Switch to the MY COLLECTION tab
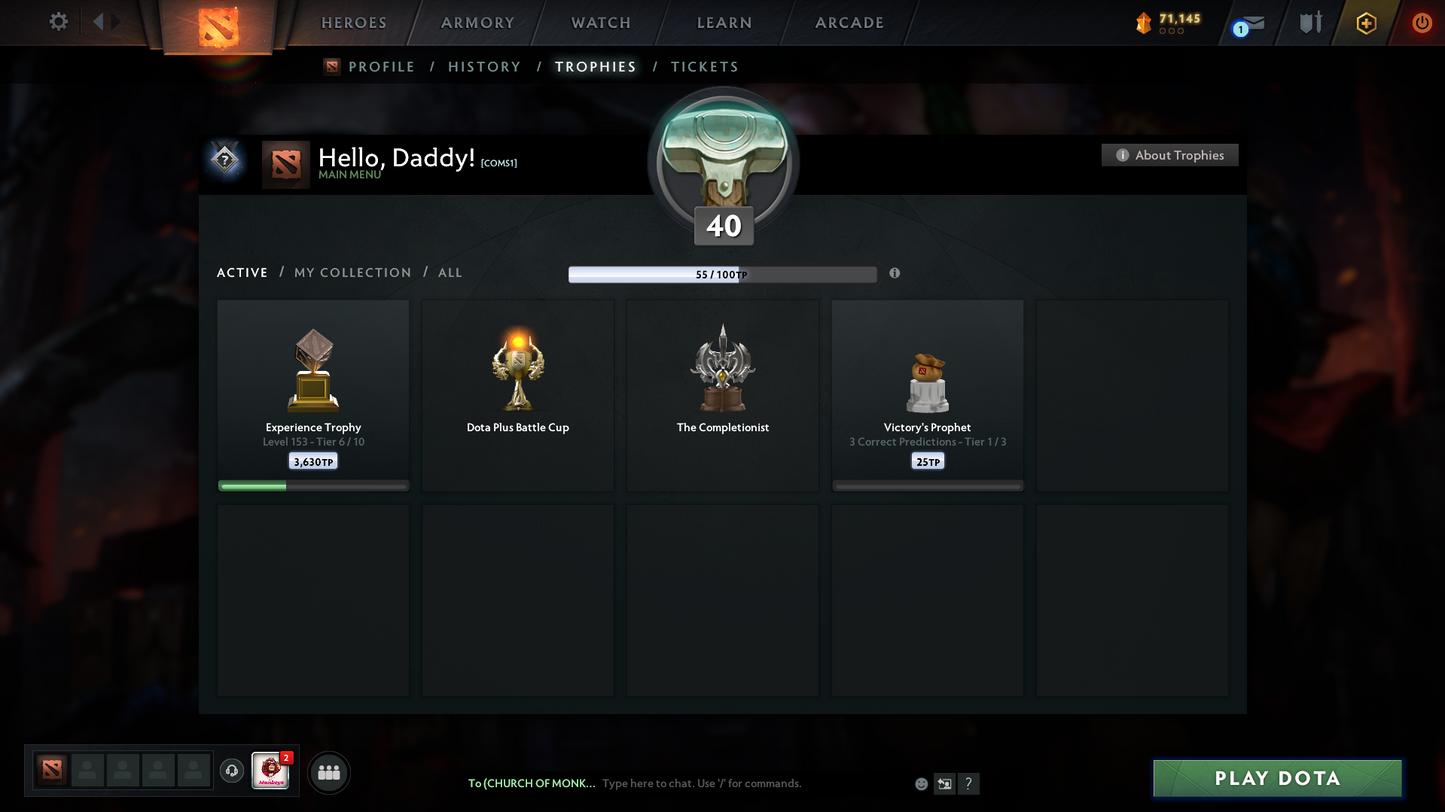Image resolution: width=1445 pixels, height=812 pixels. (352, 272)
